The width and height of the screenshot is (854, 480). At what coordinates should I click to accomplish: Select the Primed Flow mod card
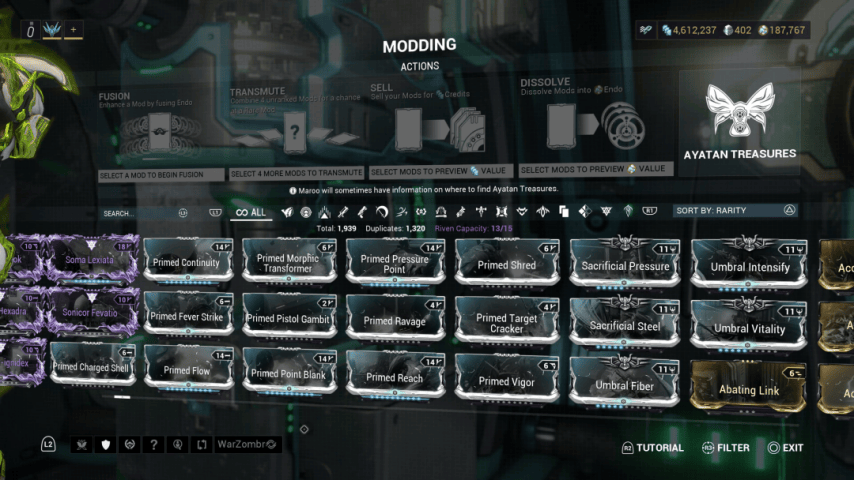(x=187, y=370)
